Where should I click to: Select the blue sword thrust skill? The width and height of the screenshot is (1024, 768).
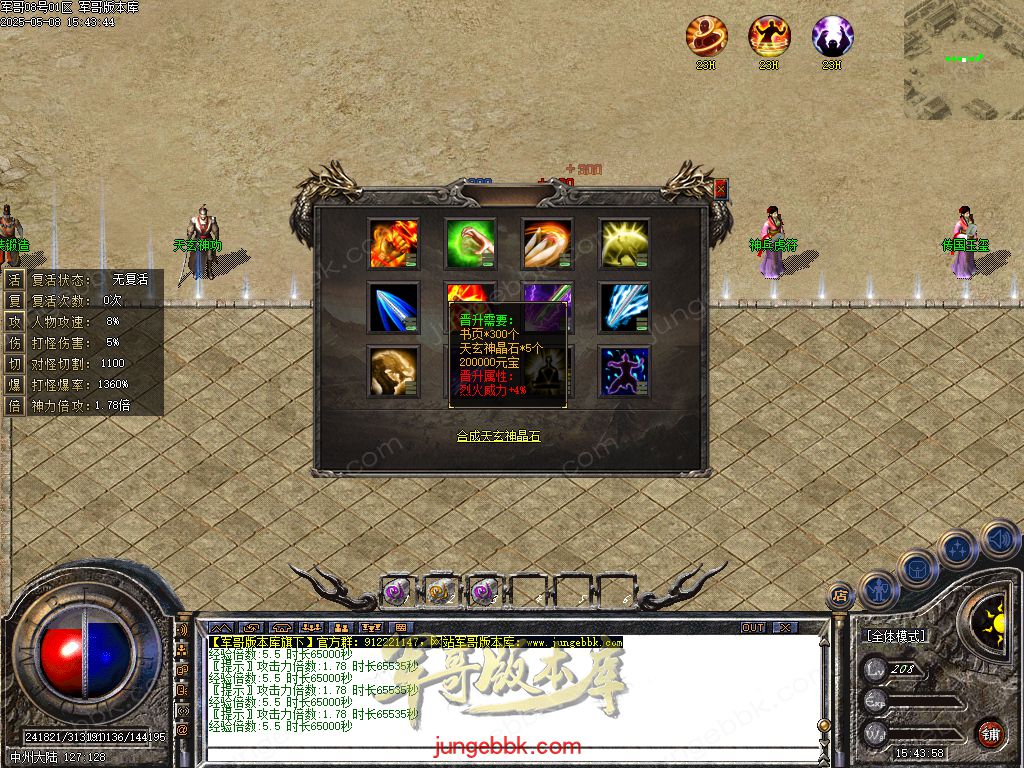(x=393, y=307)
